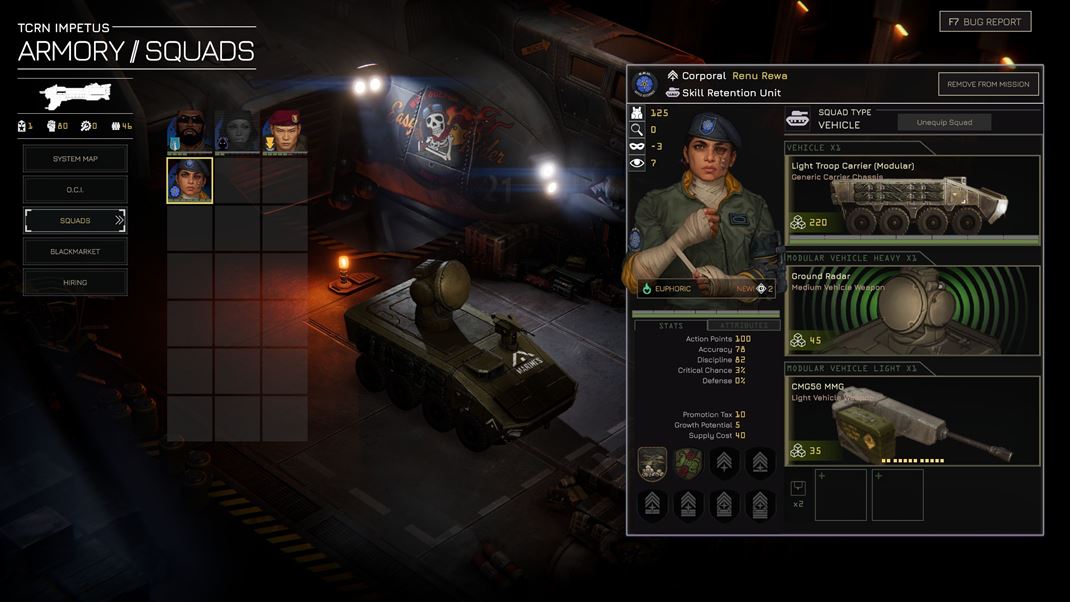
Task: Choose the greyed-out hooded squad portrait
Action: (237, 132)
